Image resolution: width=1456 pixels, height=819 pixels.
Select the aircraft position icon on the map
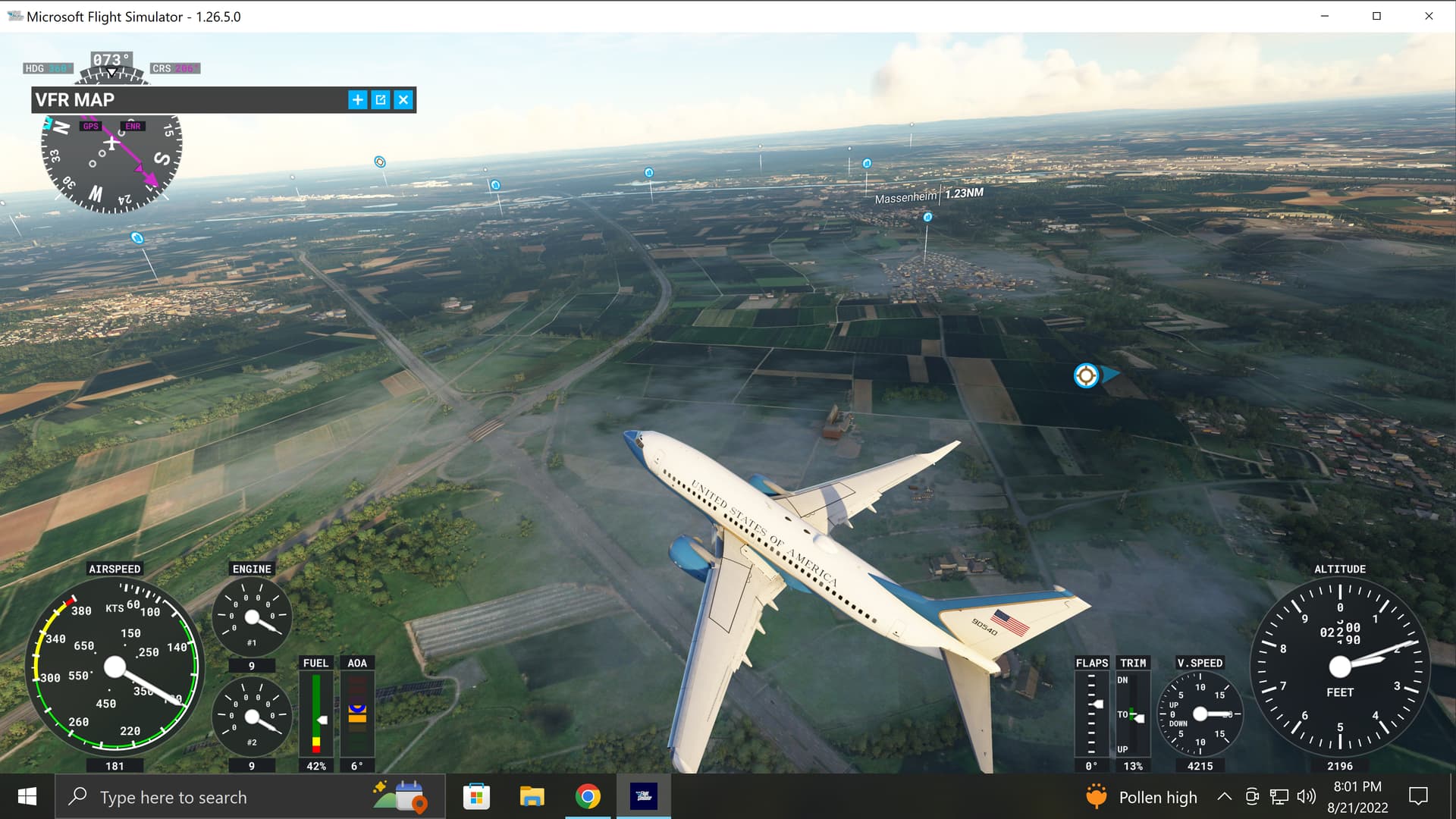coord(1086,375)
